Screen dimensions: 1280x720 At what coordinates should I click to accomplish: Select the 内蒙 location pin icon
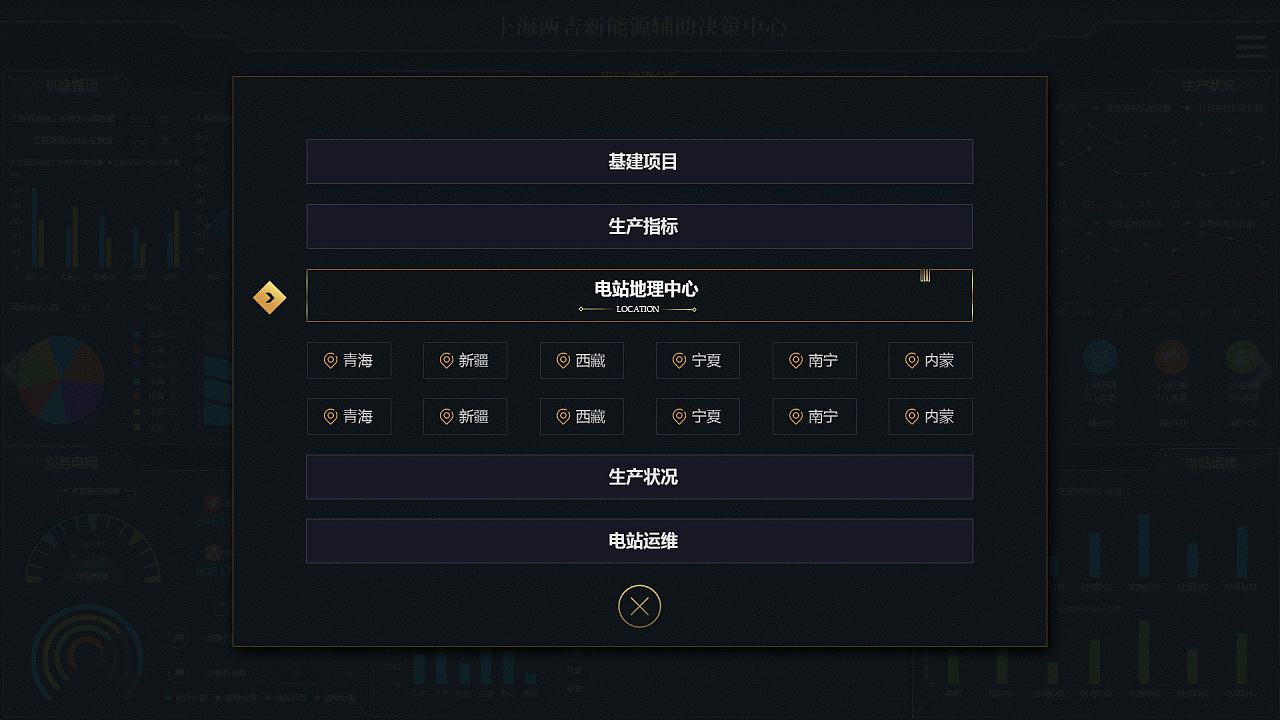pos(911,360)
